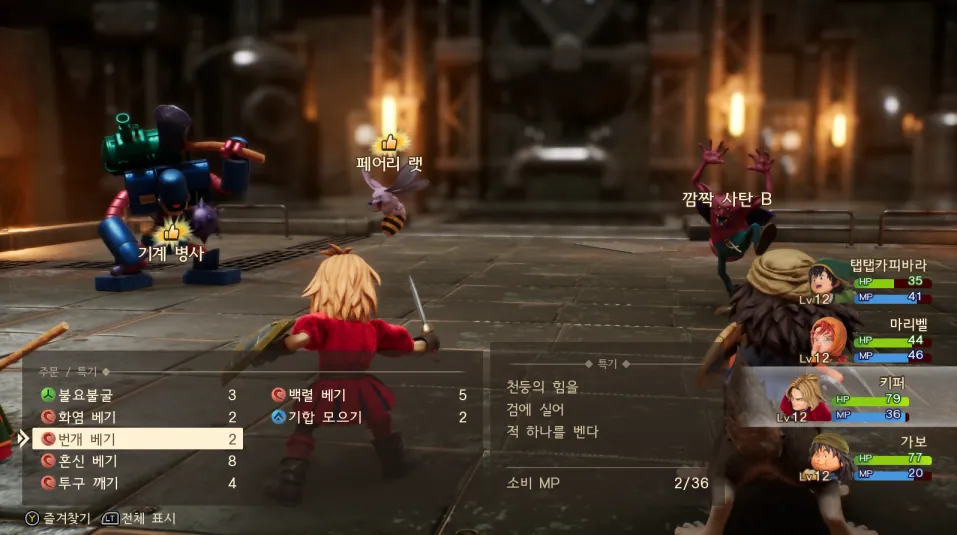This screenshot has height=535, width=957.
Task: Select 마리벨's party portrait
Action: point(825,340)
